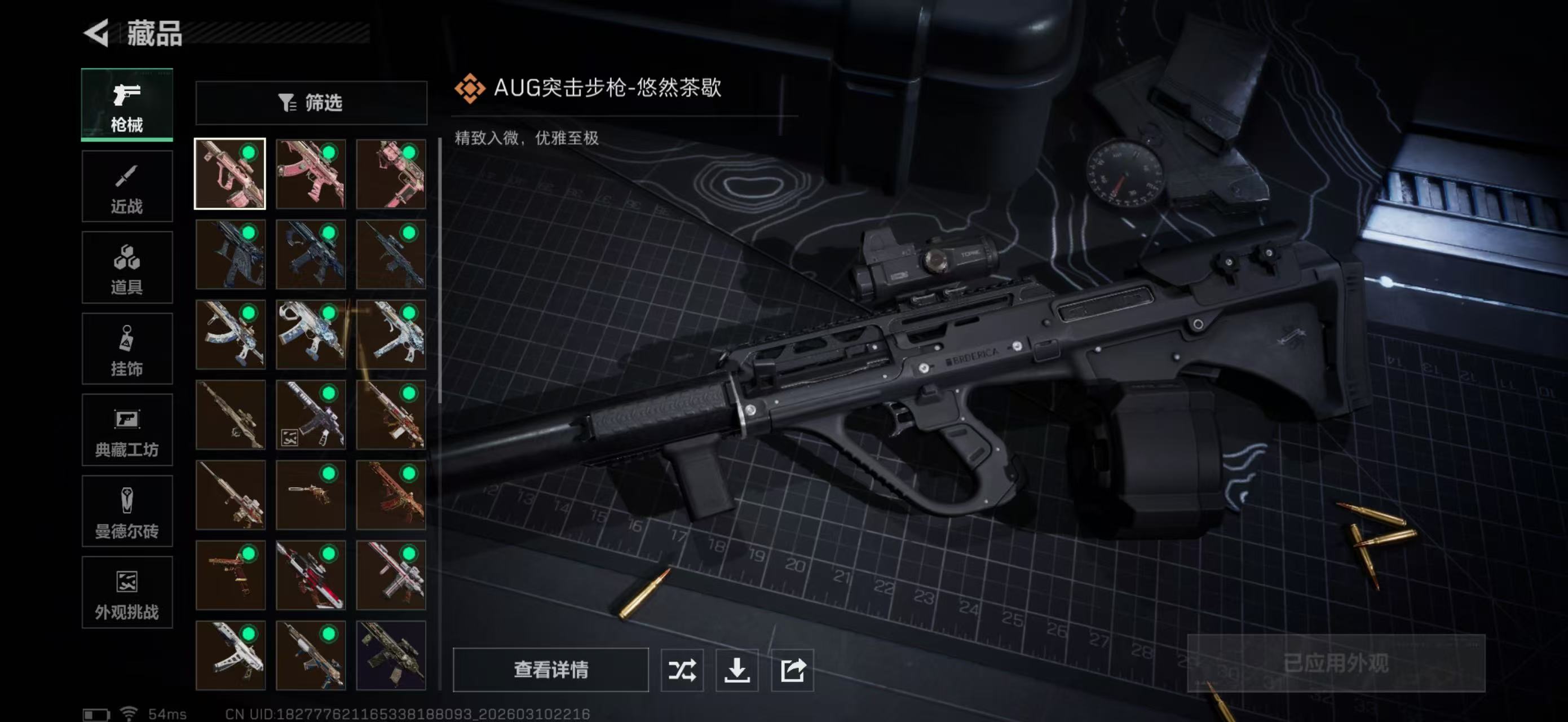Open the 典藏工坊 workshop tab
This screenshot has height=722, width=1568.
click(x=127, y=430)
